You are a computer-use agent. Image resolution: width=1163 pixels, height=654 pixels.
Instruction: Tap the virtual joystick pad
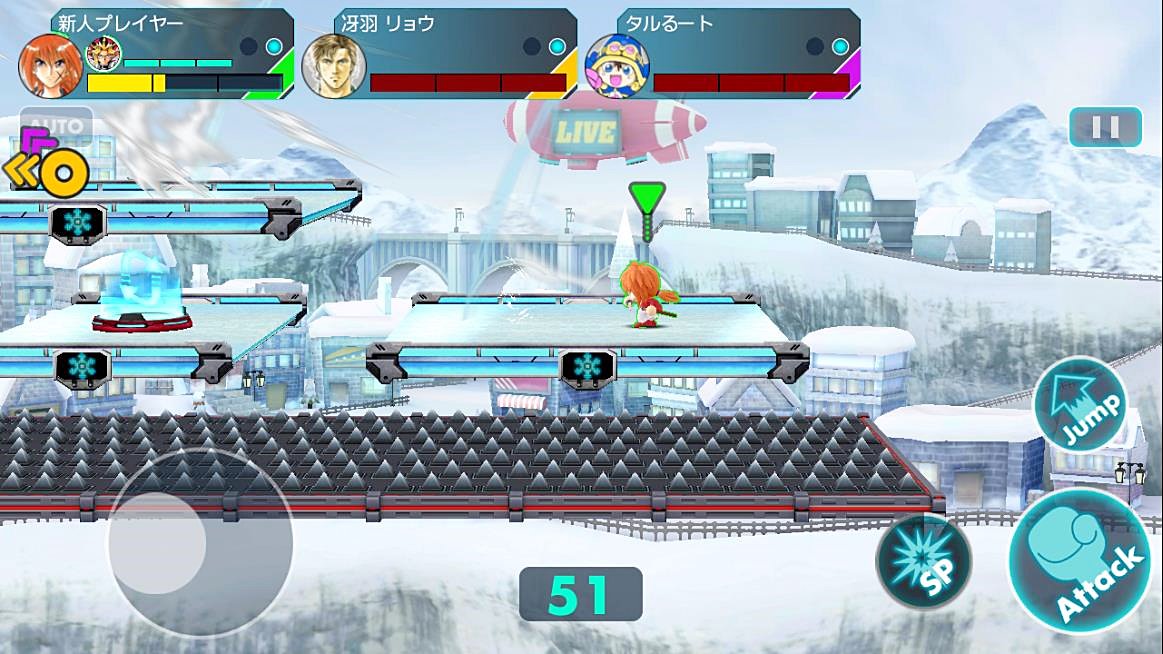point(199,544)
